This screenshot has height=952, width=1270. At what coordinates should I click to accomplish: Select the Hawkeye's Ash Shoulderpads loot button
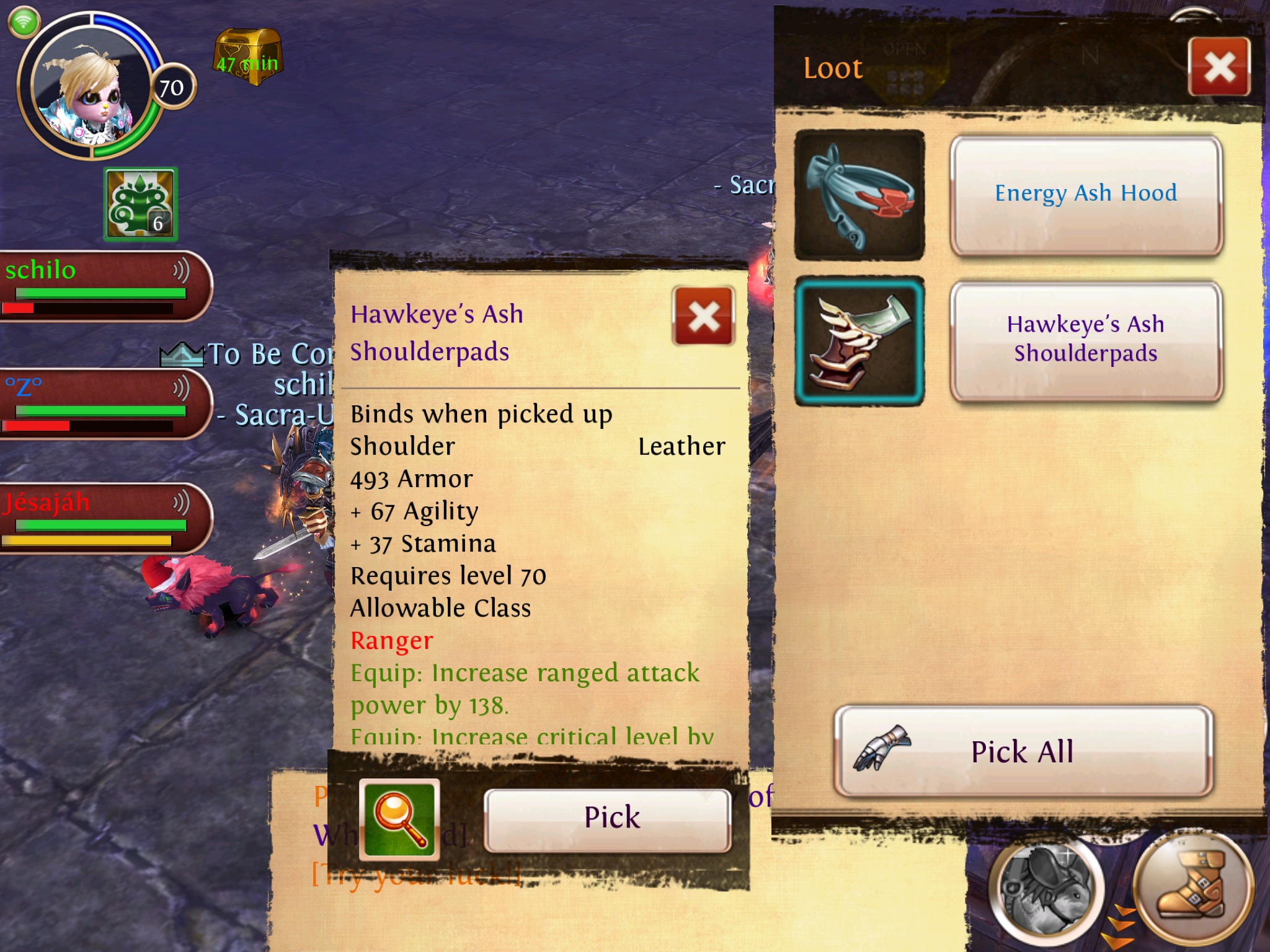pyautogui.click(x=1085, y=340)
